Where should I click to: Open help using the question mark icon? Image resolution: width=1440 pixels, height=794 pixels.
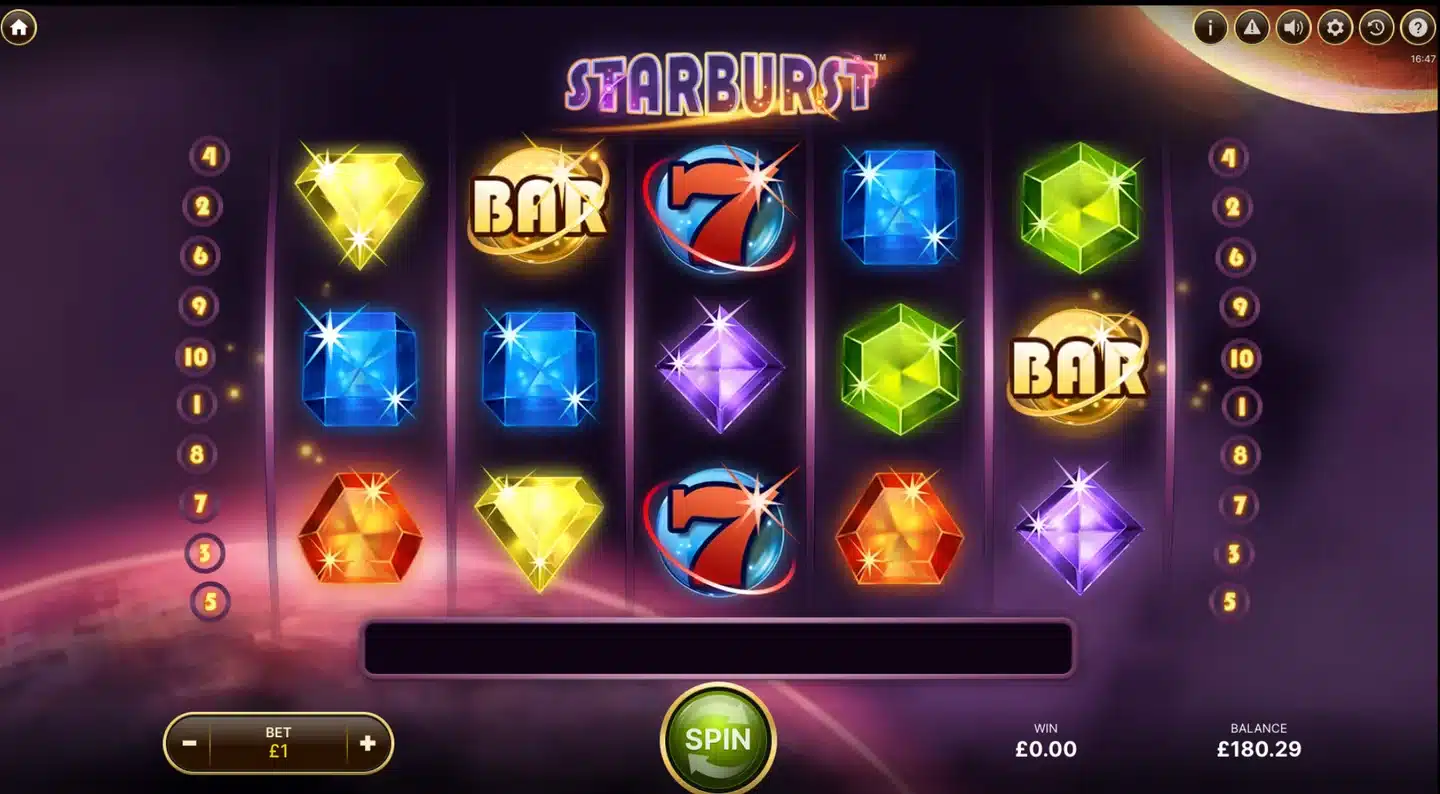[x=1417, y=29]
